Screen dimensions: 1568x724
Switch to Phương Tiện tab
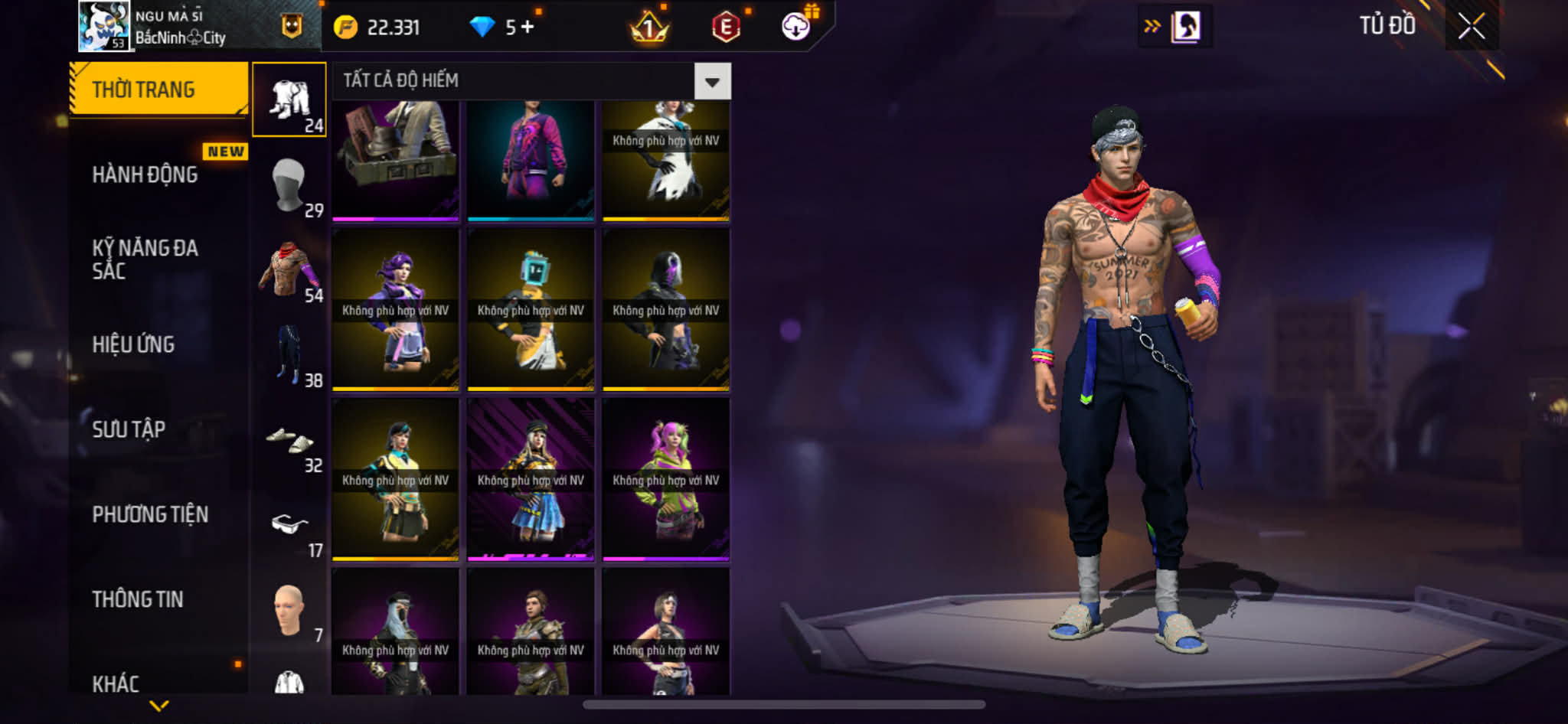click(150, 514)
